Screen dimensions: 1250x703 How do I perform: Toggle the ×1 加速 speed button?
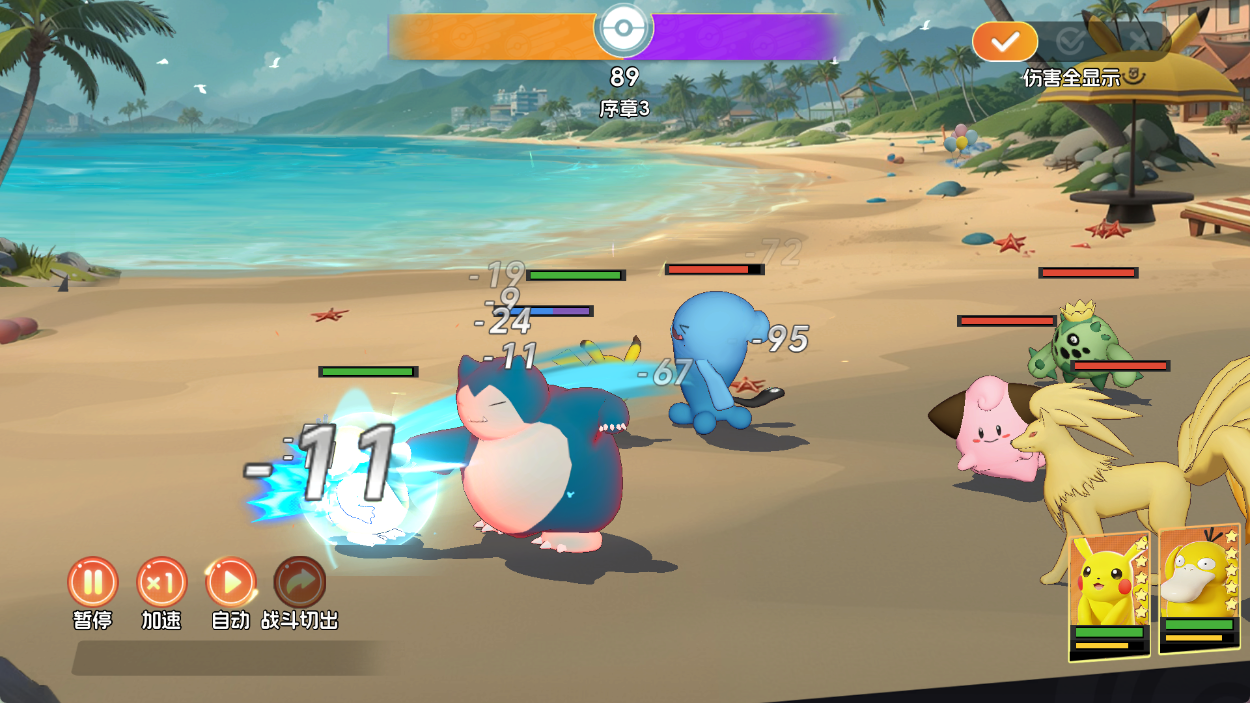[x=161, y=582]
